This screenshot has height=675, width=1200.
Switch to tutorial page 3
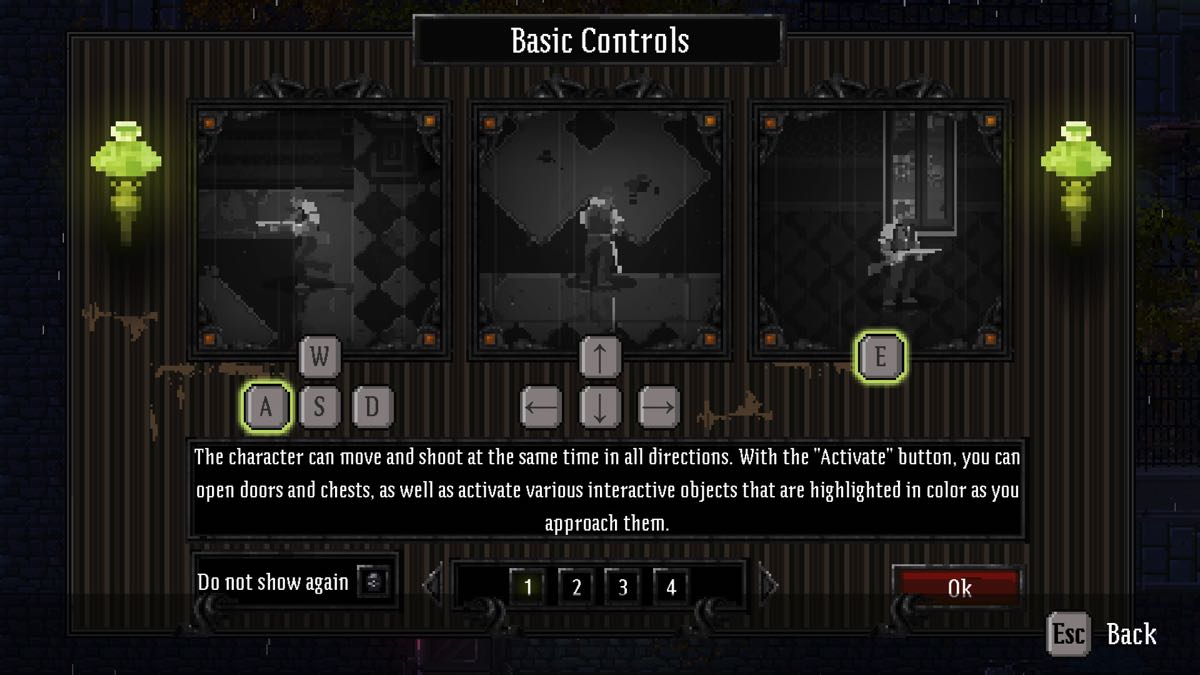pos(623,587)
